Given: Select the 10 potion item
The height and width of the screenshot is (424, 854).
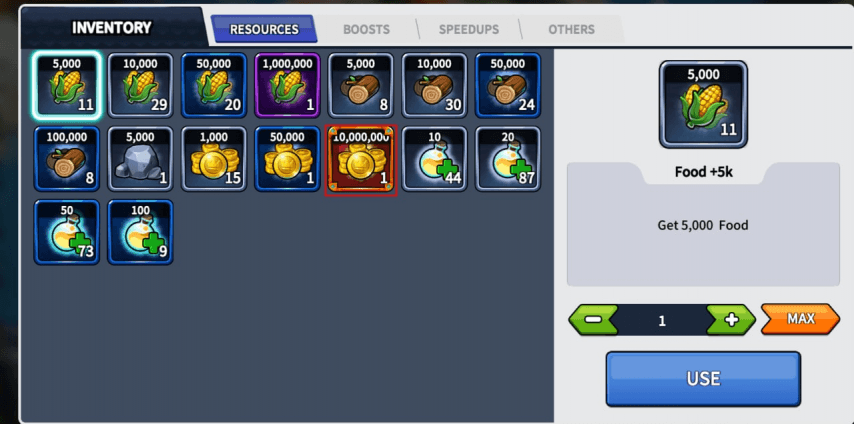Looking at the screenshot, I should tap(434, 158).
